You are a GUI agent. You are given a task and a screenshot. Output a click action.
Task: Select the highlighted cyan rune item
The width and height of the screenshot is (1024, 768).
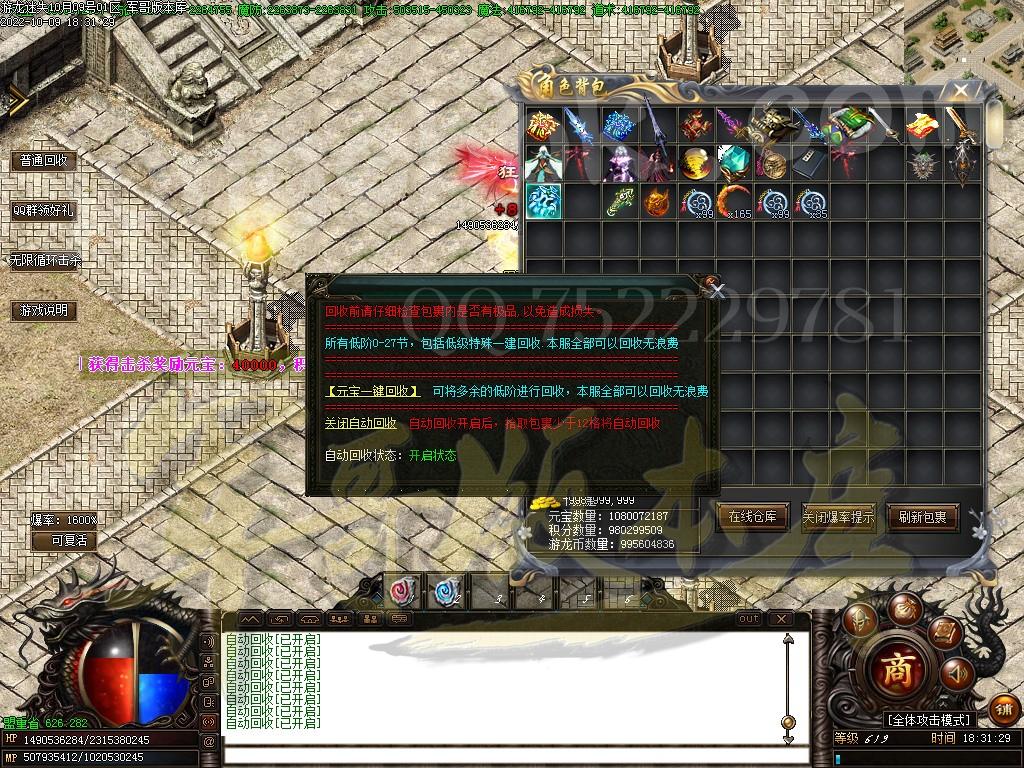click(544, 200)
